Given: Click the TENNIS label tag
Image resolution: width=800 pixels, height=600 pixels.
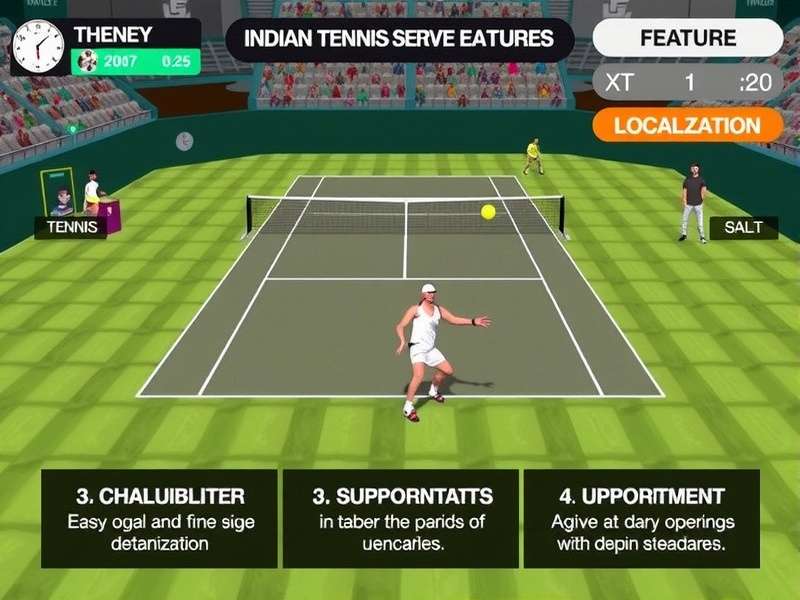Looking at the screenshot, I should (71, 227).
